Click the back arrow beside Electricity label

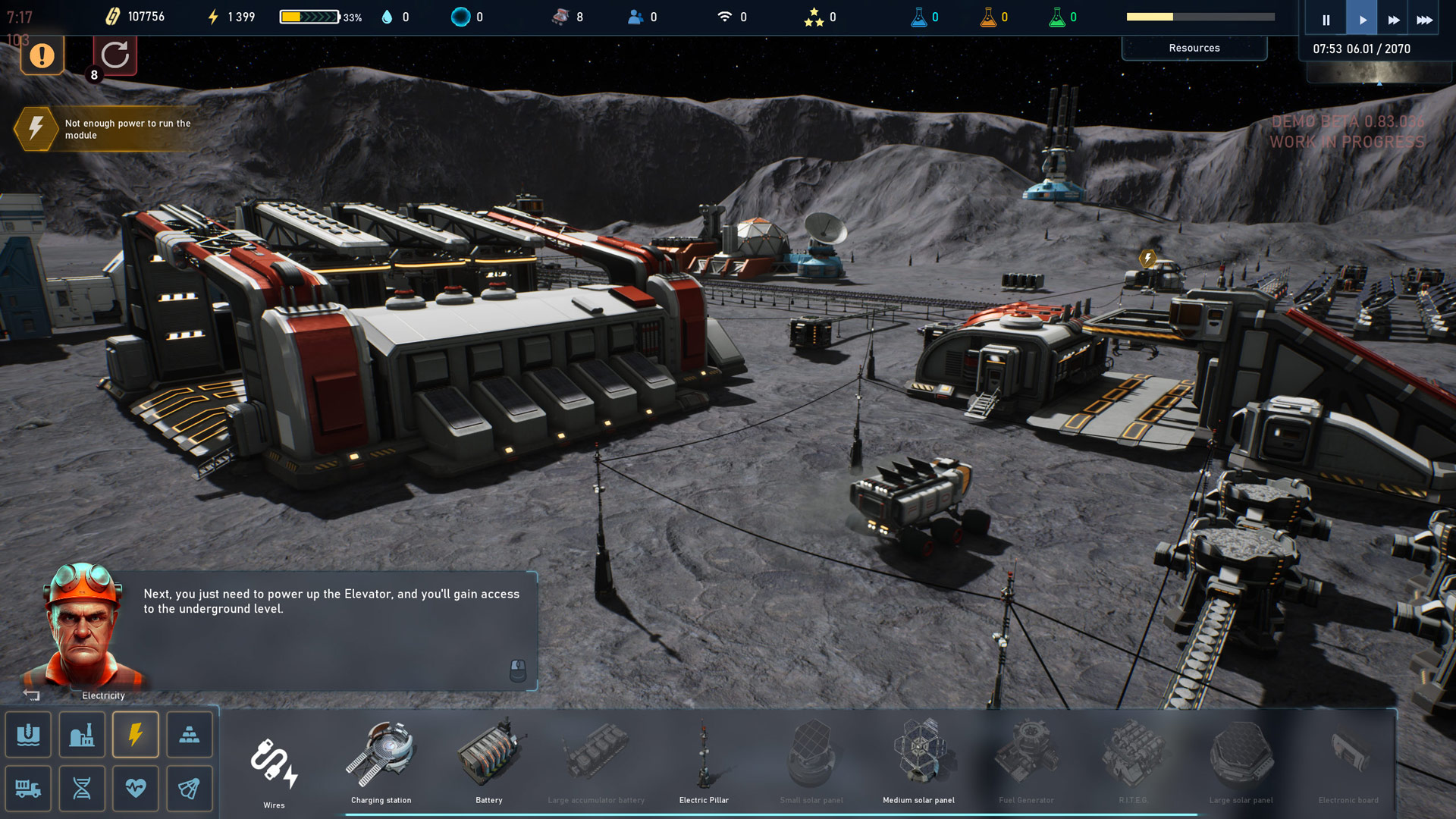31,695
